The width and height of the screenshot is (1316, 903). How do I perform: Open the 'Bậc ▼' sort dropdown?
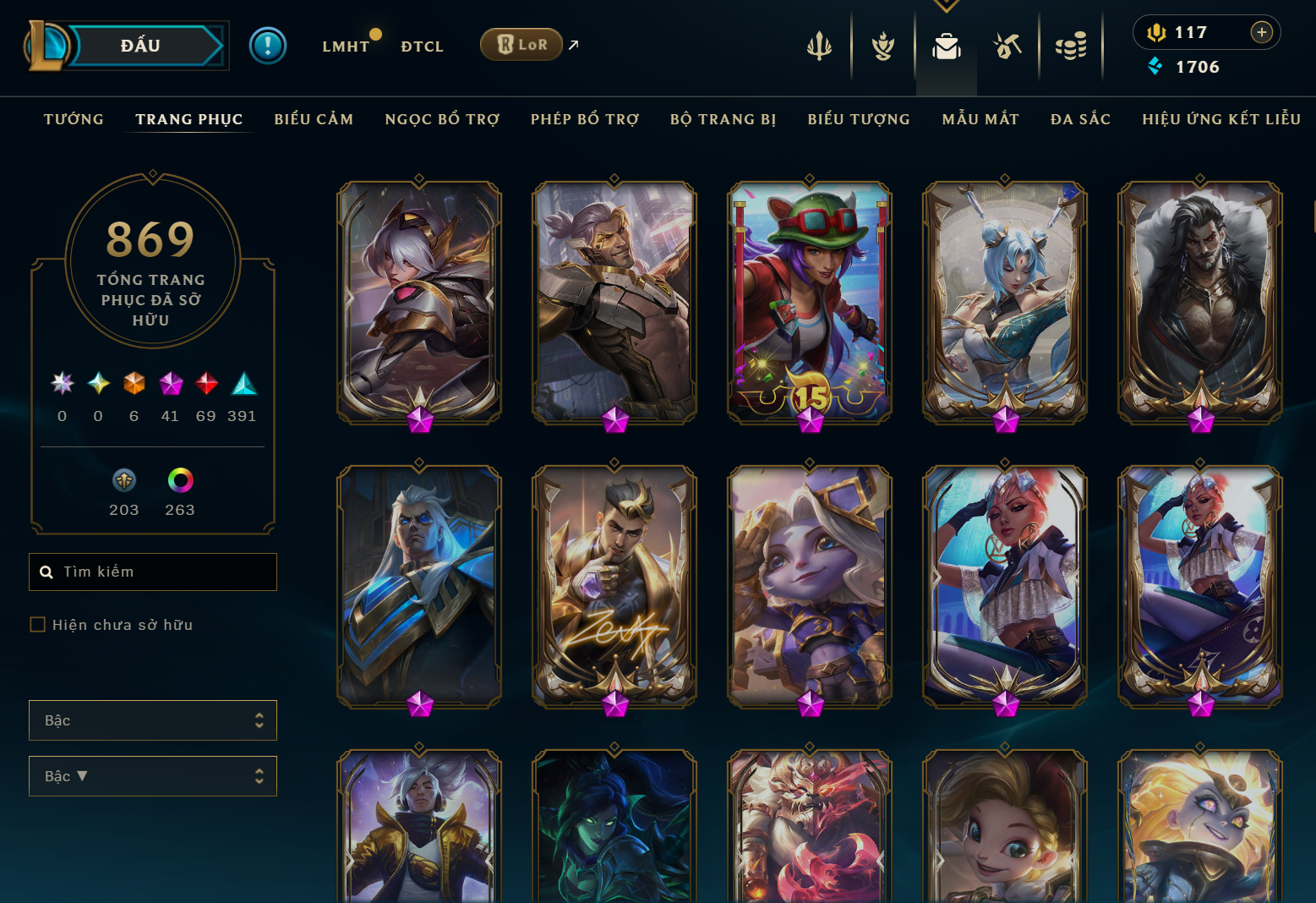click(152, 775)
